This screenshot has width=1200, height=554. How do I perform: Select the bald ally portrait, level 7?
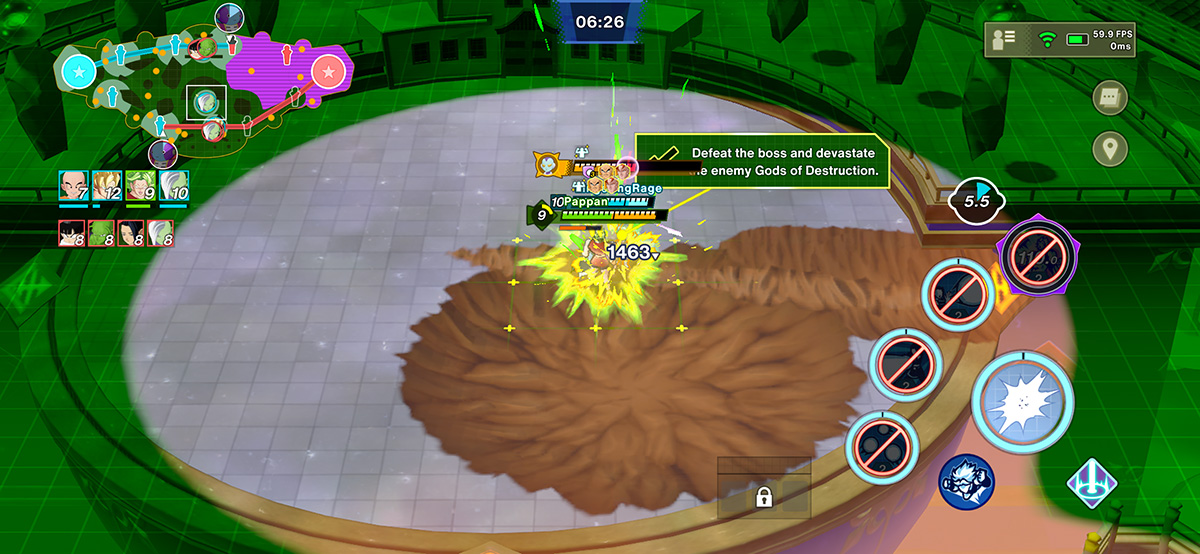[x=73, y=187]
